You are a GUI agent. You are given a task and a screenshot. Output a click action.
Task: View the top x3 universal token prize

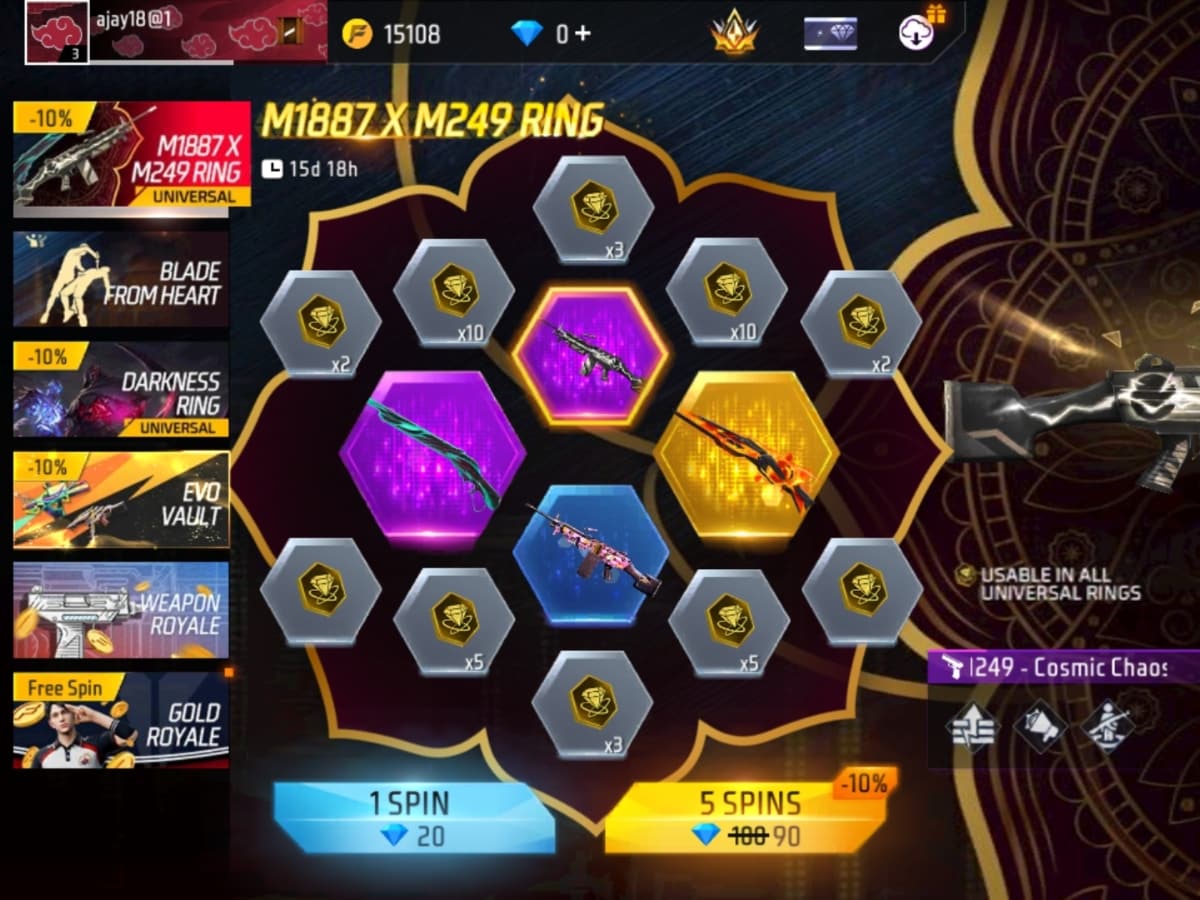tap(593, 210)
